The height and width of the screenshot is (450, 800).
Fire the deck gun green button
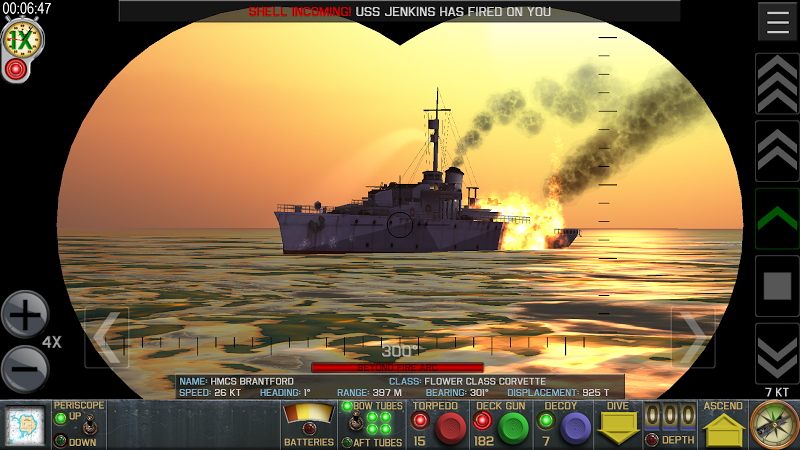click(x=514, y=429)
